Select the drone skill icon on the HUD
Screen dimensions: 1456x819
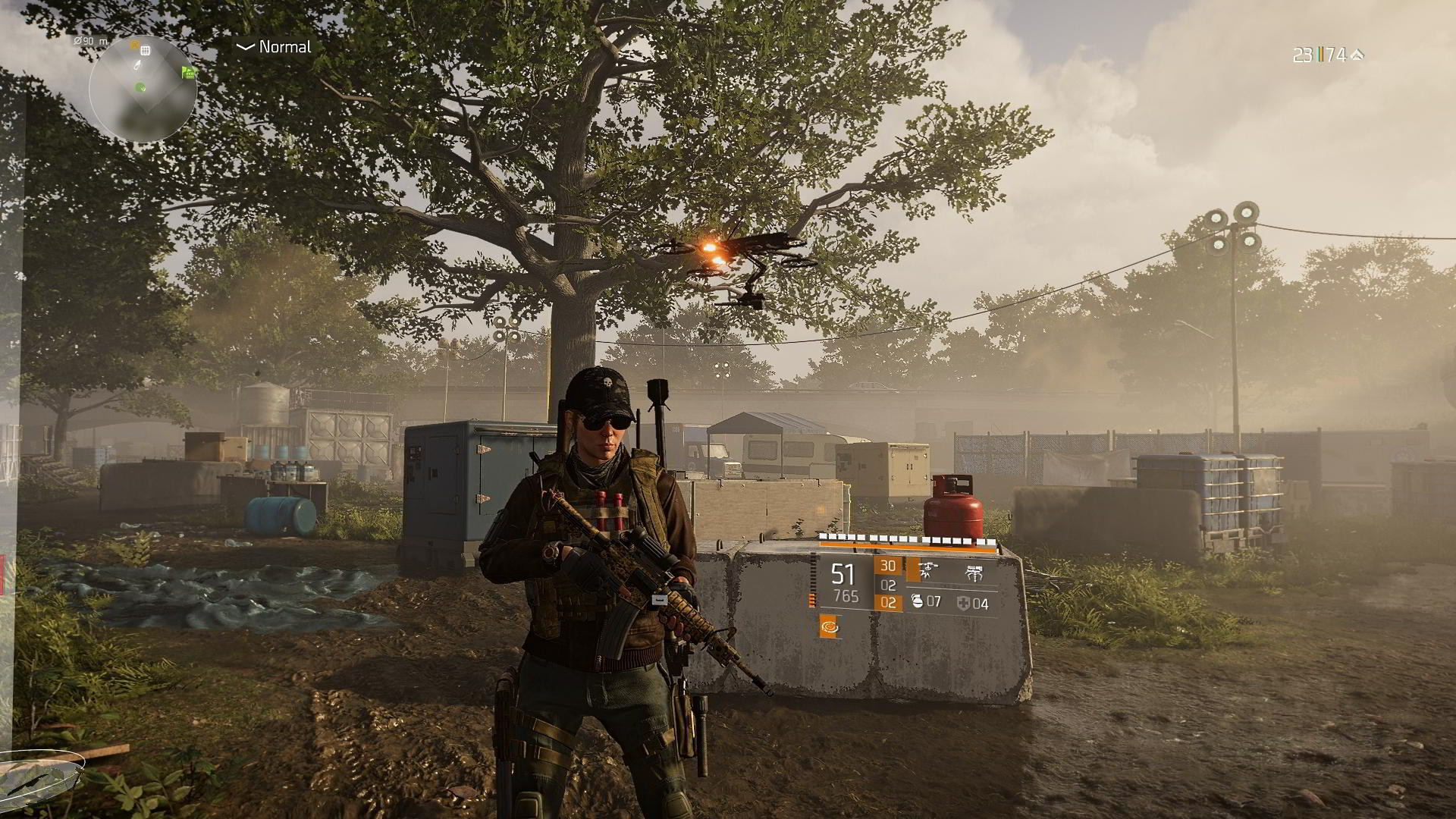pos(929,570)
